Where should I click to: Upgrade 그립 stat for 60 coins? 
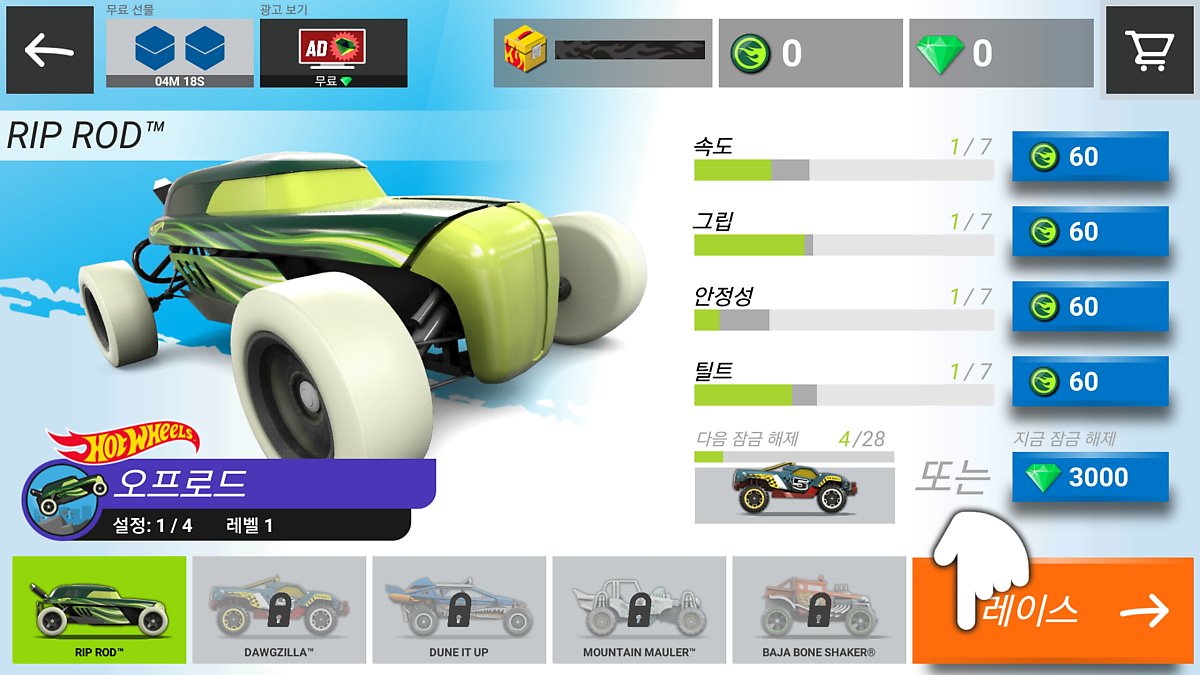click(1090, 232)
